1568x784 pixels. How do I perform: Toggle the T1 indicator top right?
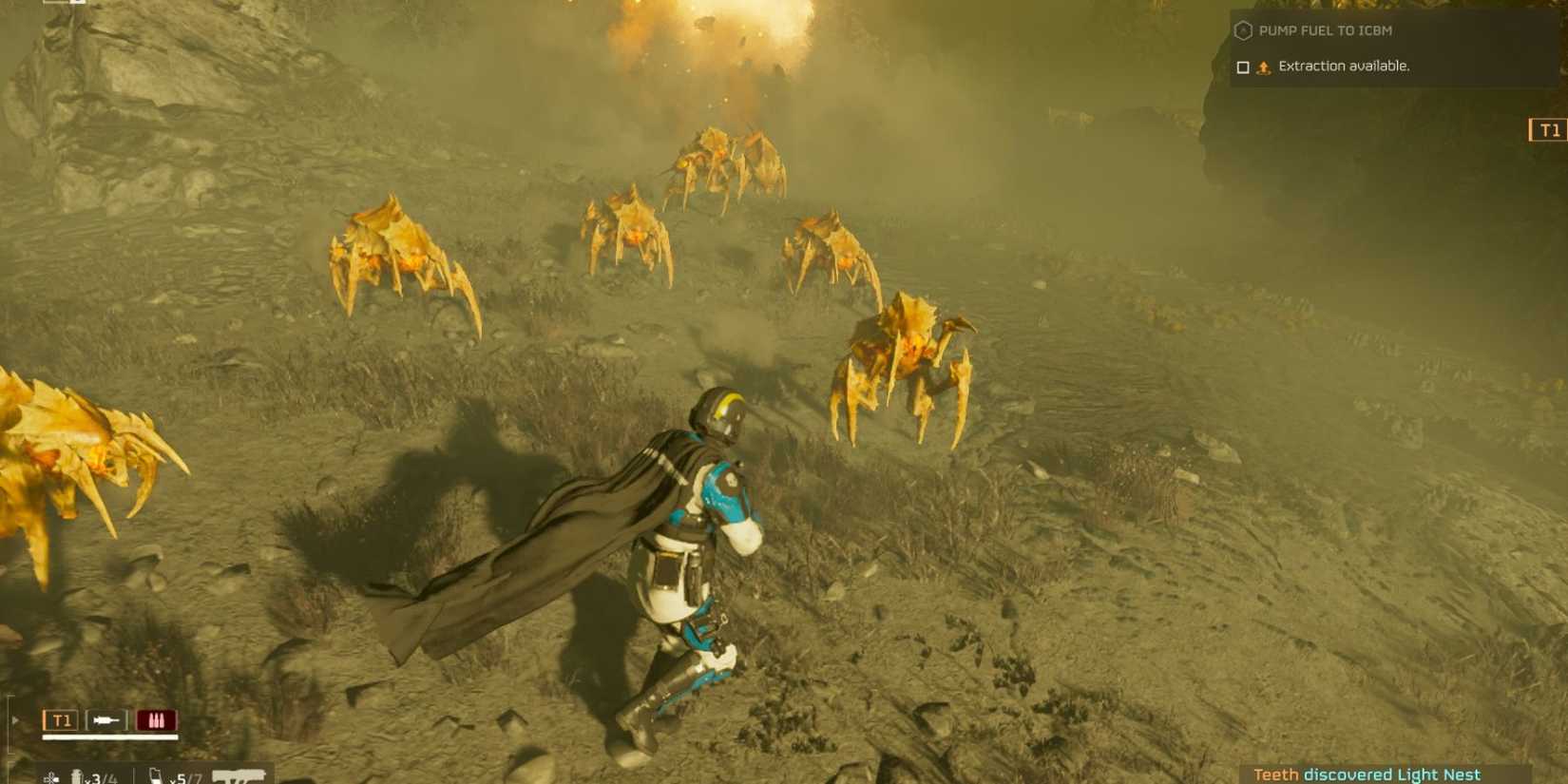tap(1548, 131)
